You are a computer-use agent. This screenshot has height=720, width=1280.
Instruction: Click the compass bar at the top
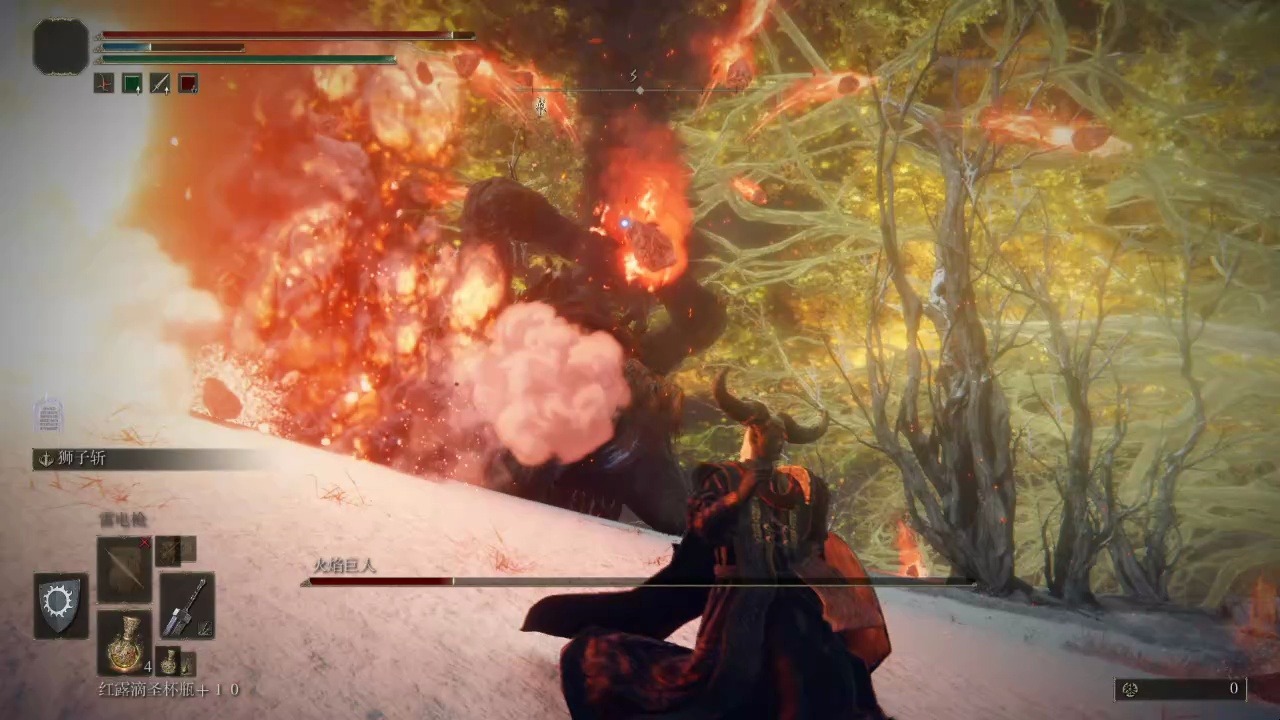point(638,90)
